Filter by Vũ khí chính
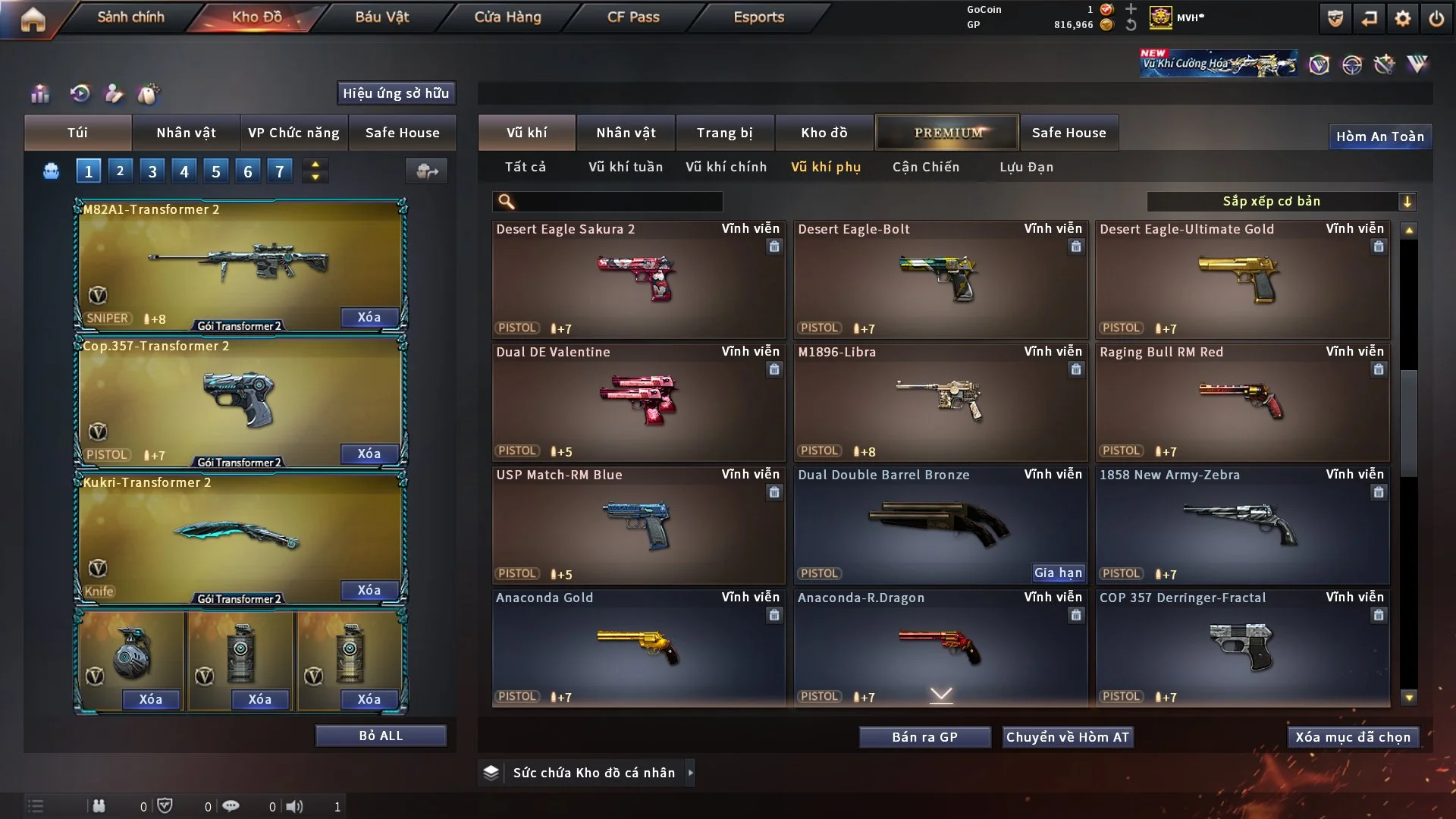 tap(726, 167)
